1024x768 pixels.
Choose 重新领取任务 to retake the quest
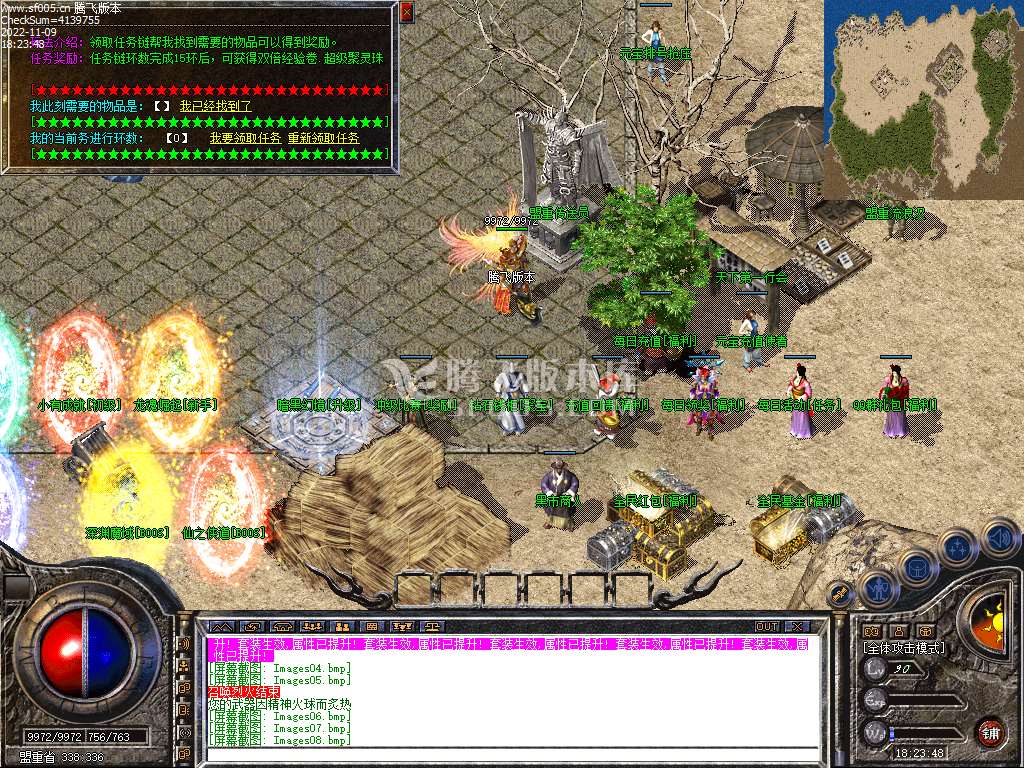(324, 137)
